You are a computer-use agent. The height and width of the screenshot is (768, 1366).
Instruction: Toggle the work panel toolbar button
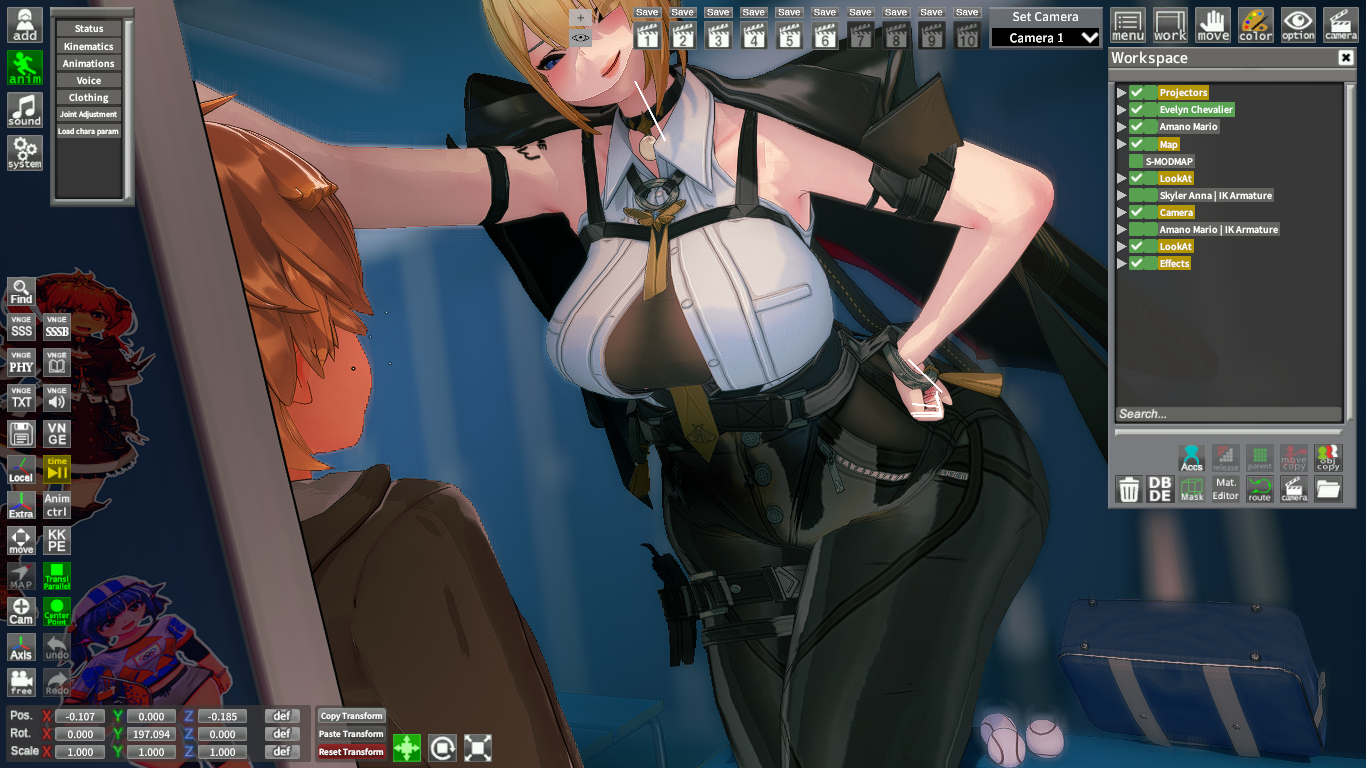coord(1170,25)
